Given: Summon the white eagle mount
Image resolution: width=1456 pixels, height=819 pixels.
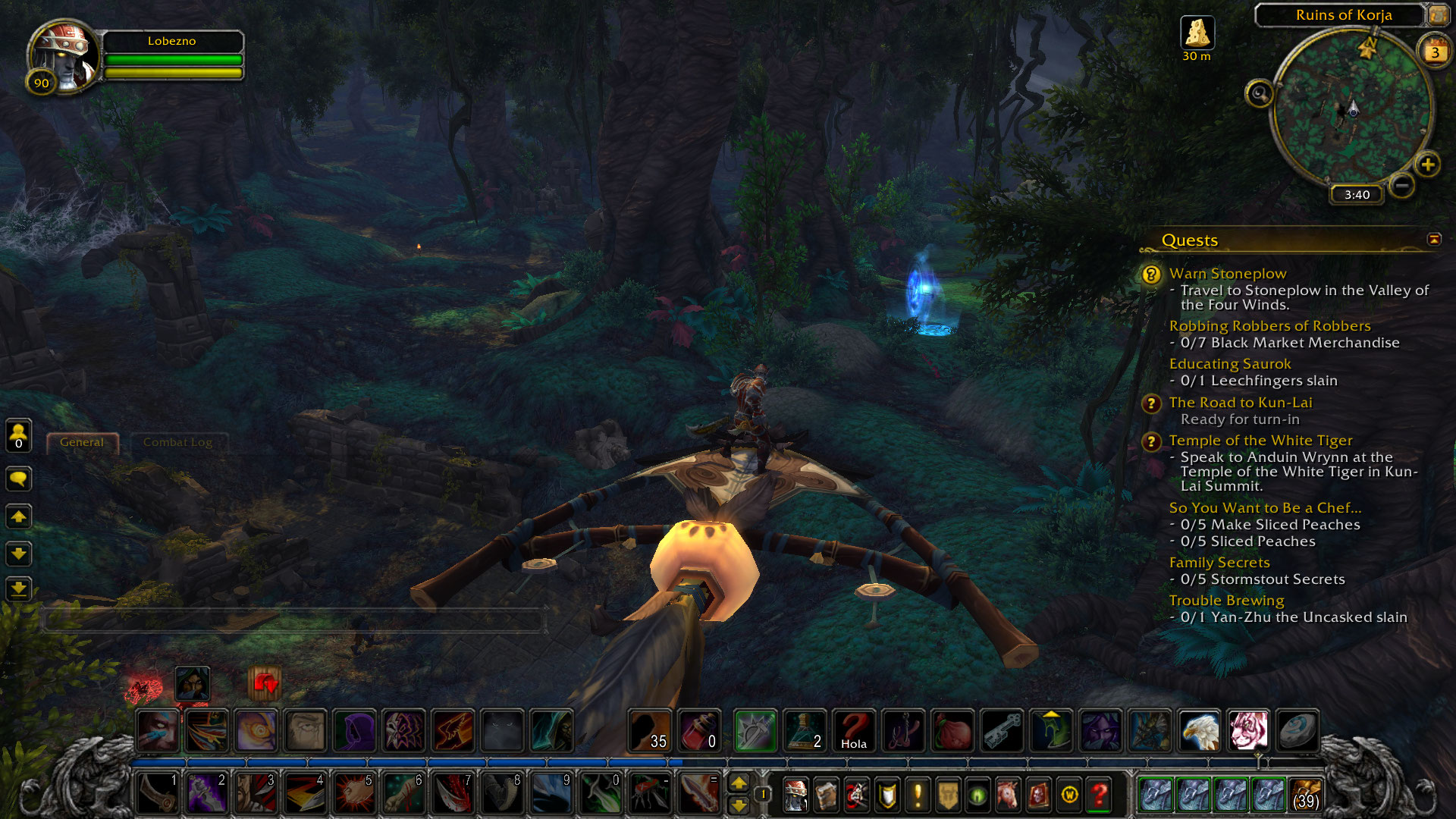Looking at the screenshot, I should (1199, 731).
